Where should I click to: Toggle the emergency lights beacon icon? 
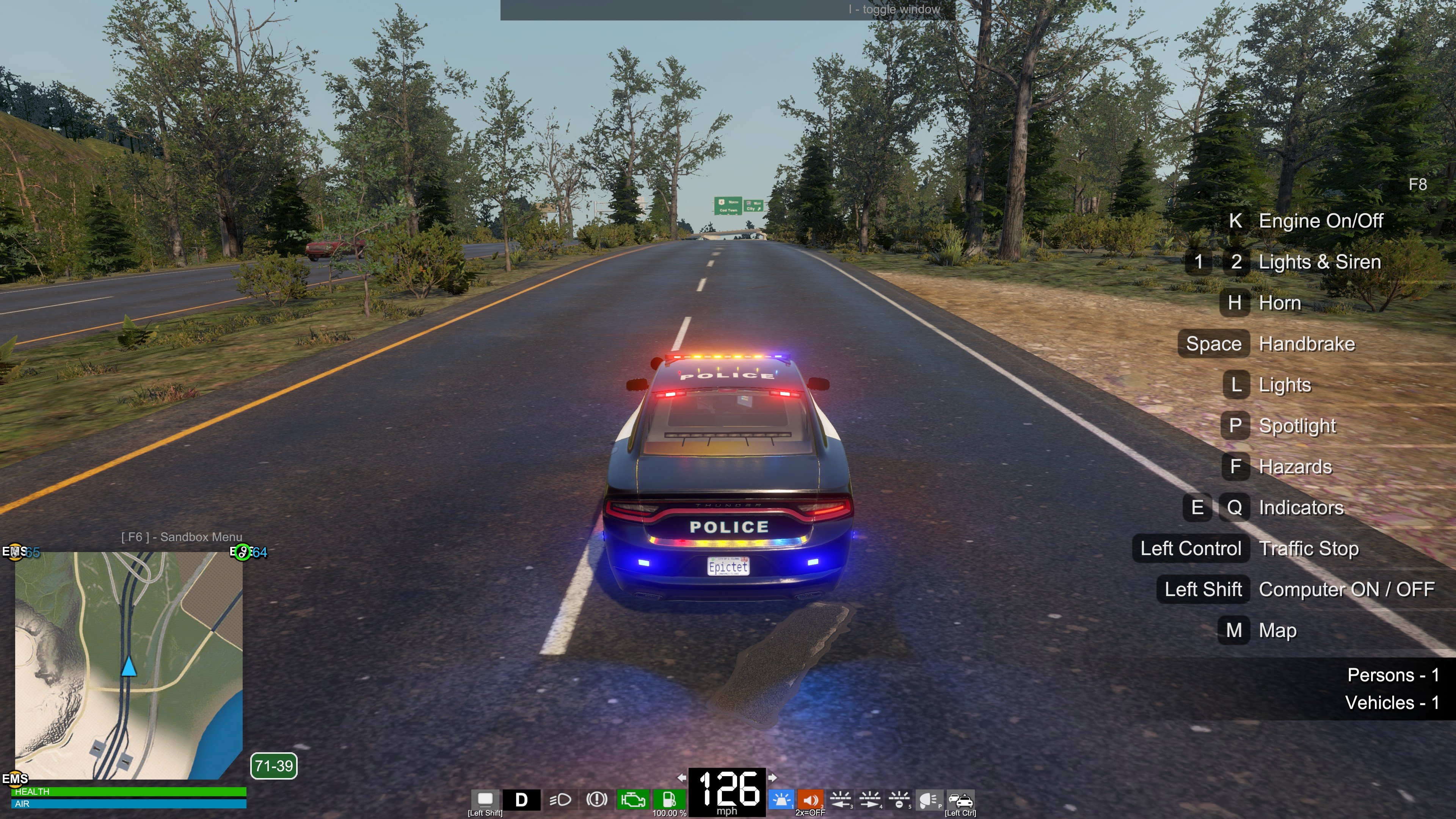781,799
